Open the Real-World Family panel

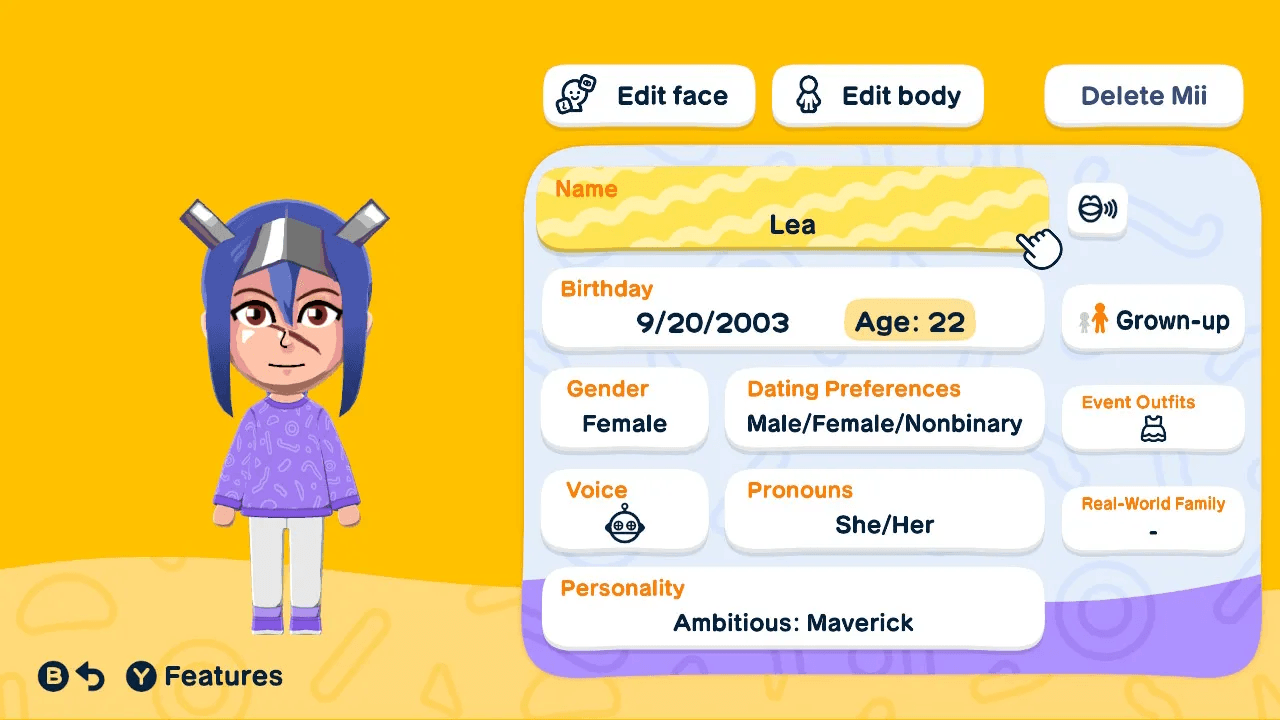[x=1152, y=518]
